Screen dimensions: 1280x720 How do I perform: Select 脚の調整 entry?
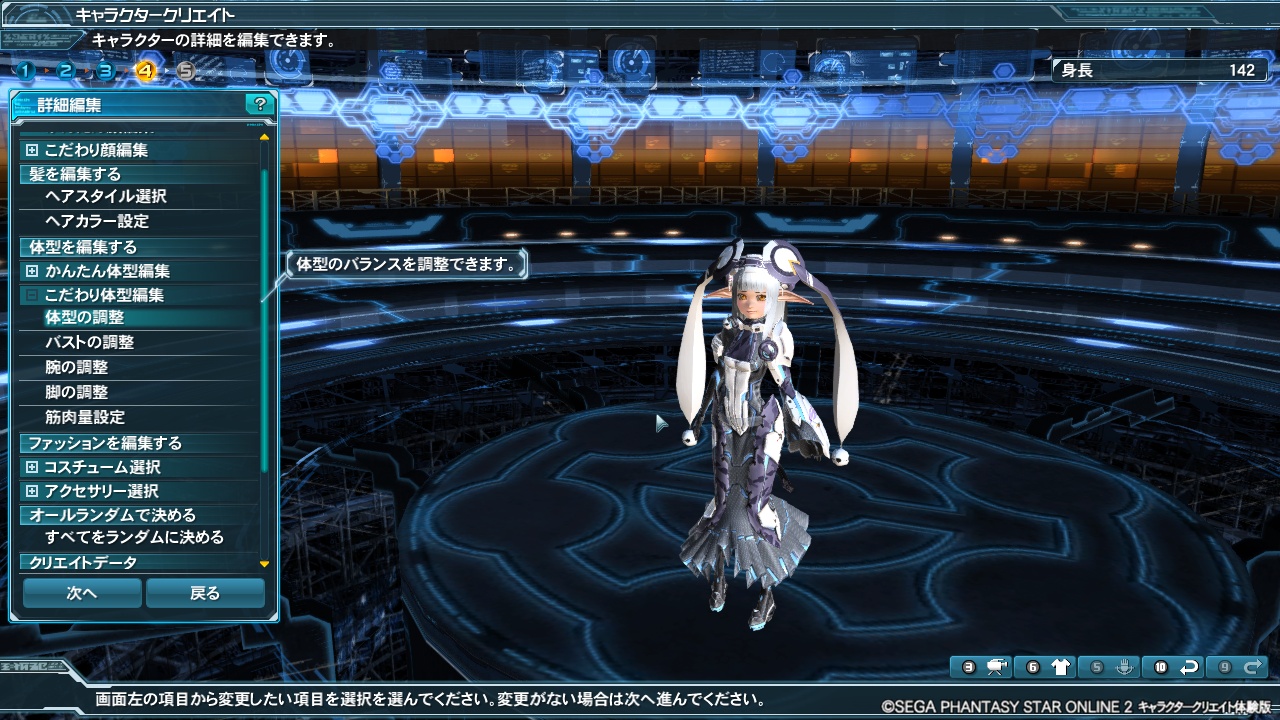pos(77,392)
